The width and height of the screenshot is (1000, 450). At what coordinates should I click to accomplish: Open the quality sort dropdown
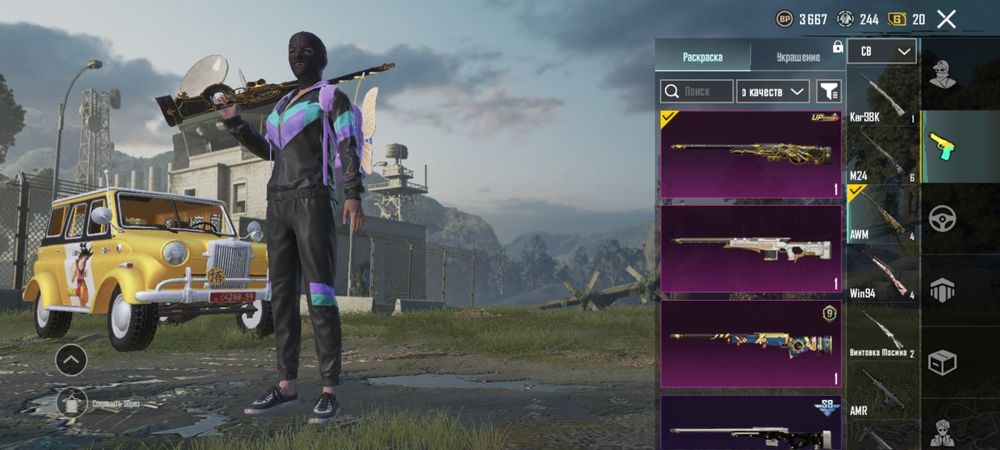pos(772,91)
